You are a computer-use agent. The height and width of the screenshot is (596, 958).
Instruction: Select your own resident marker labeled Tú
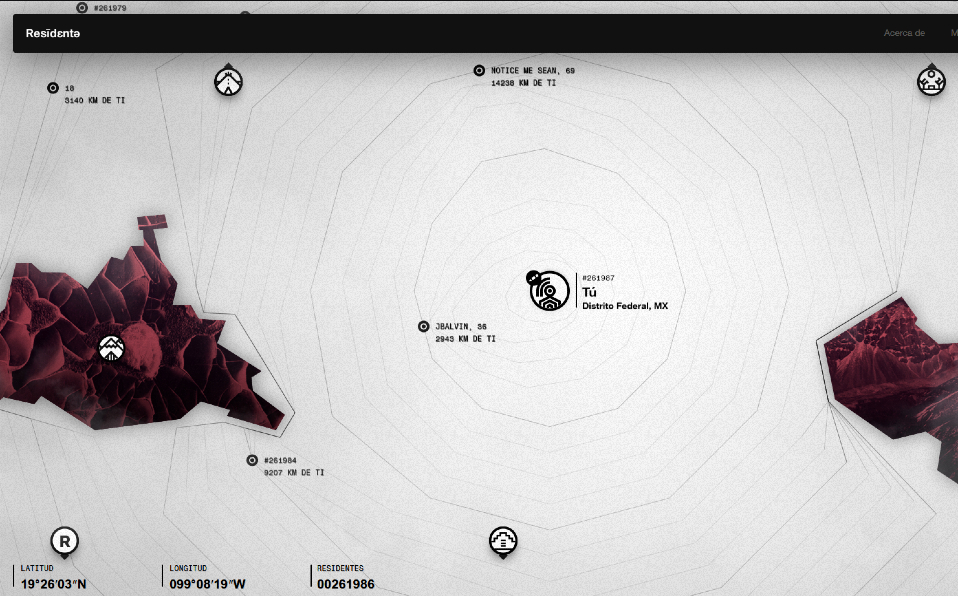coord(549,290)
